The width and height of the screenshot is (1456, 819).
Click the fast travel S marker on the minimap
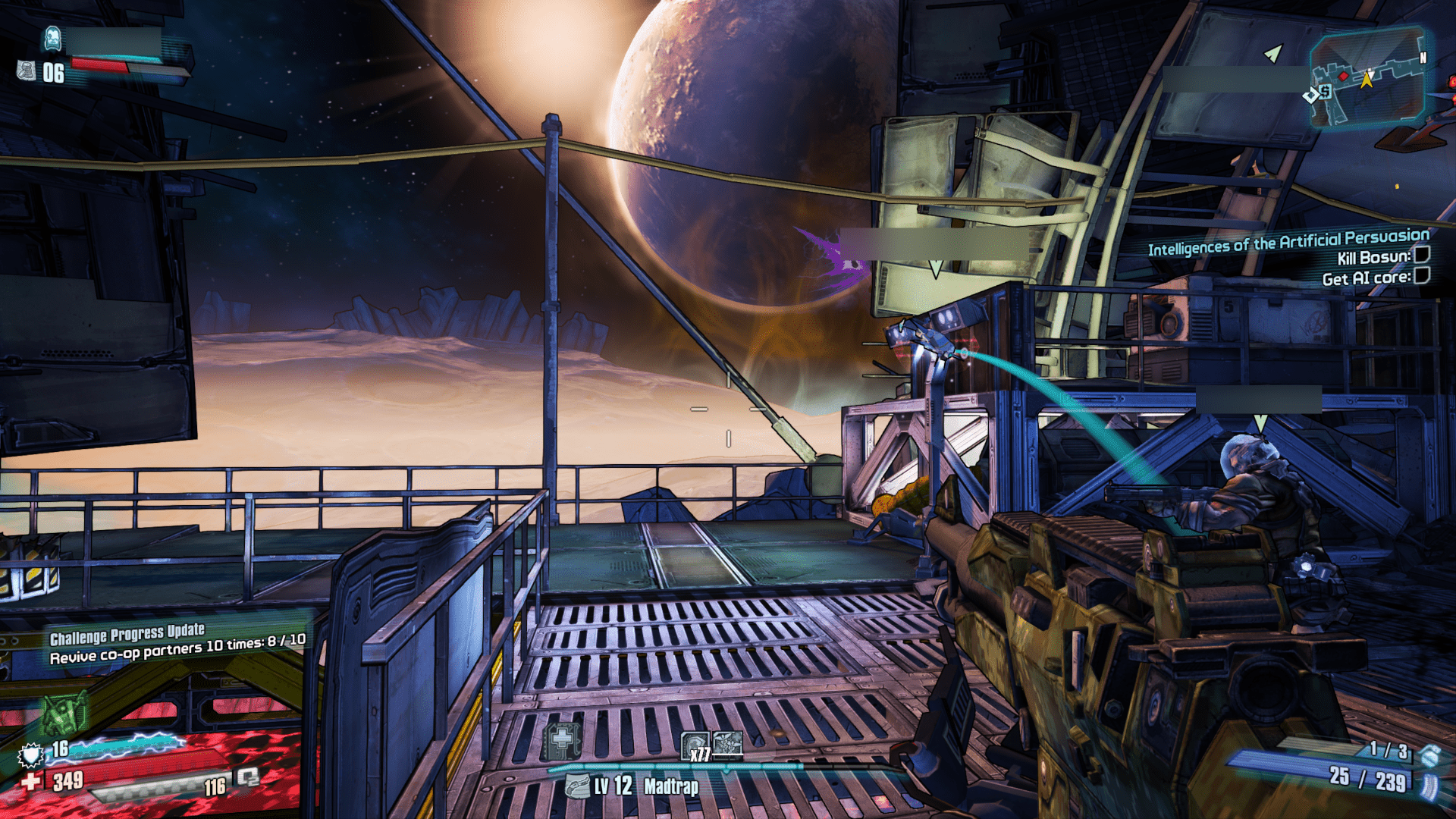pyautogui.click(x=1325, y=92)
